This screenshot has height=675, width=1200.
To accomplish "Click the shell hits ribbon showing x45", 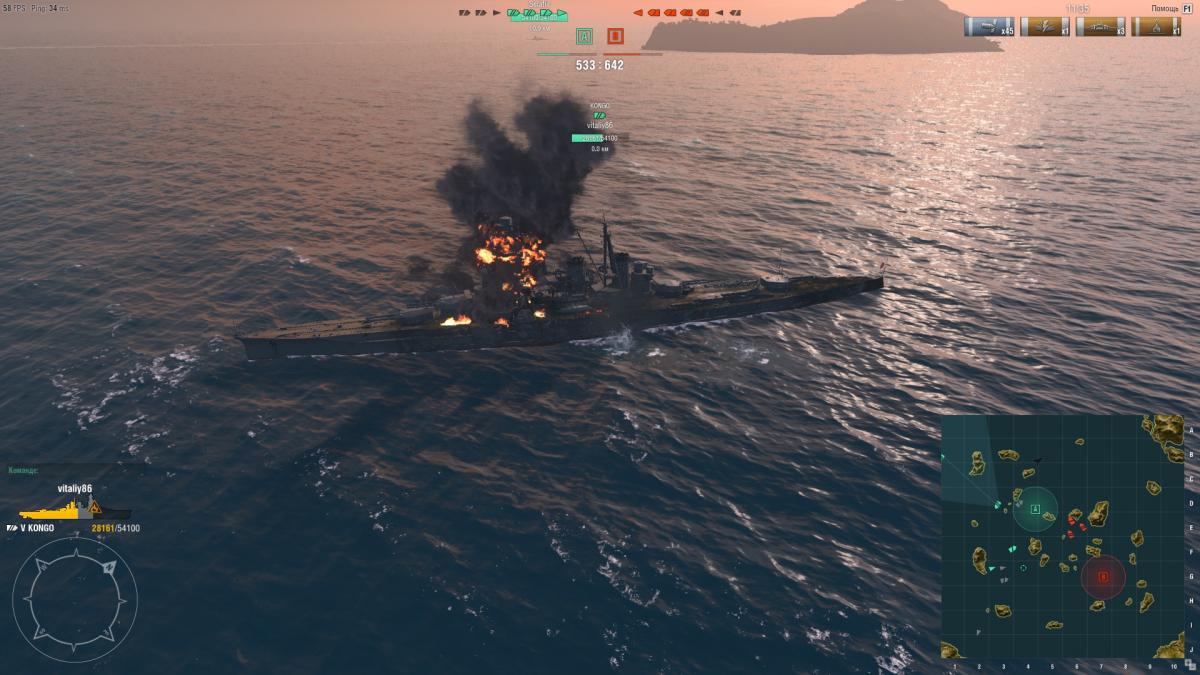I will (x=989, y=27).
